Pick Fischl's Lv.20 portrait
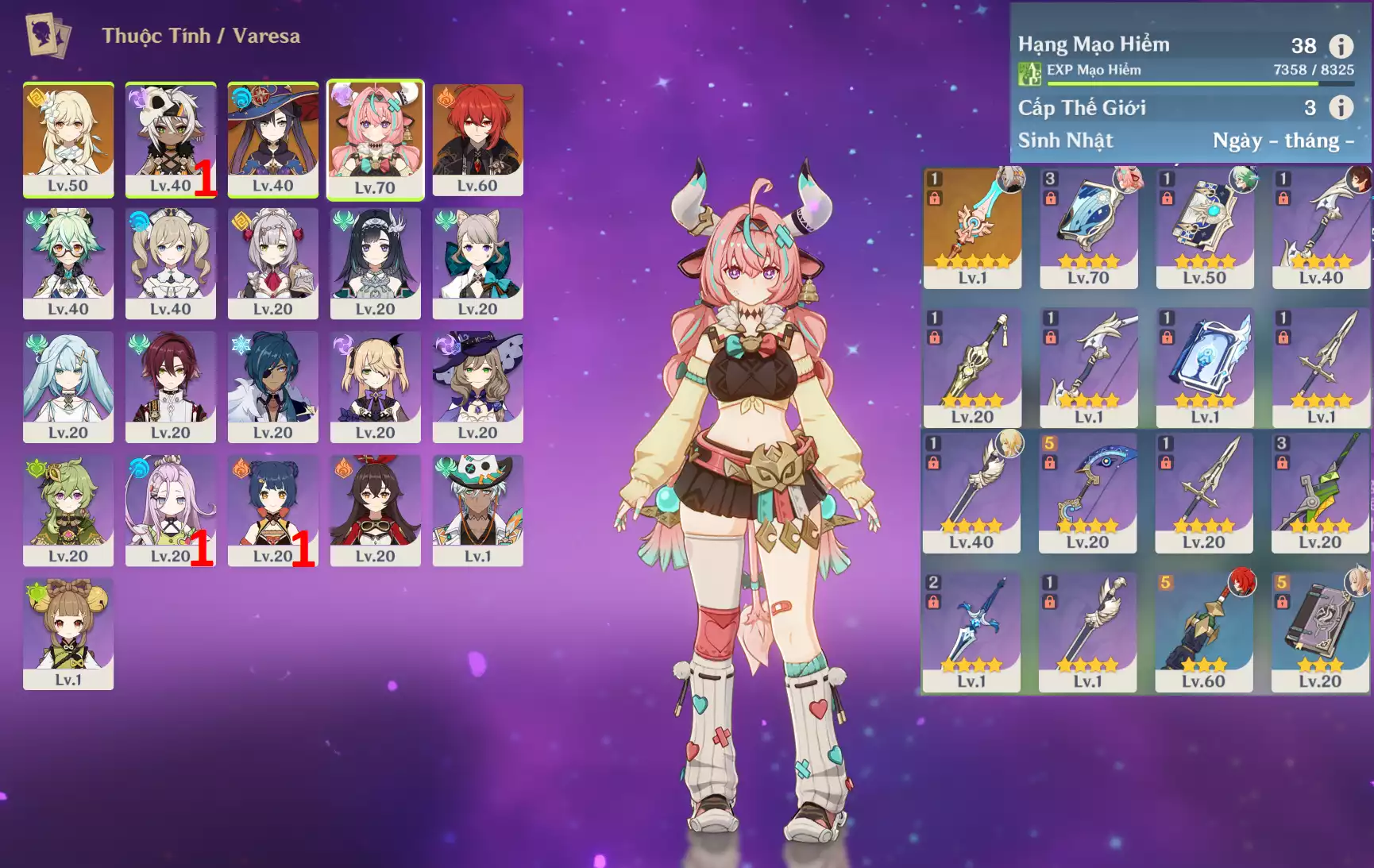 375,387
